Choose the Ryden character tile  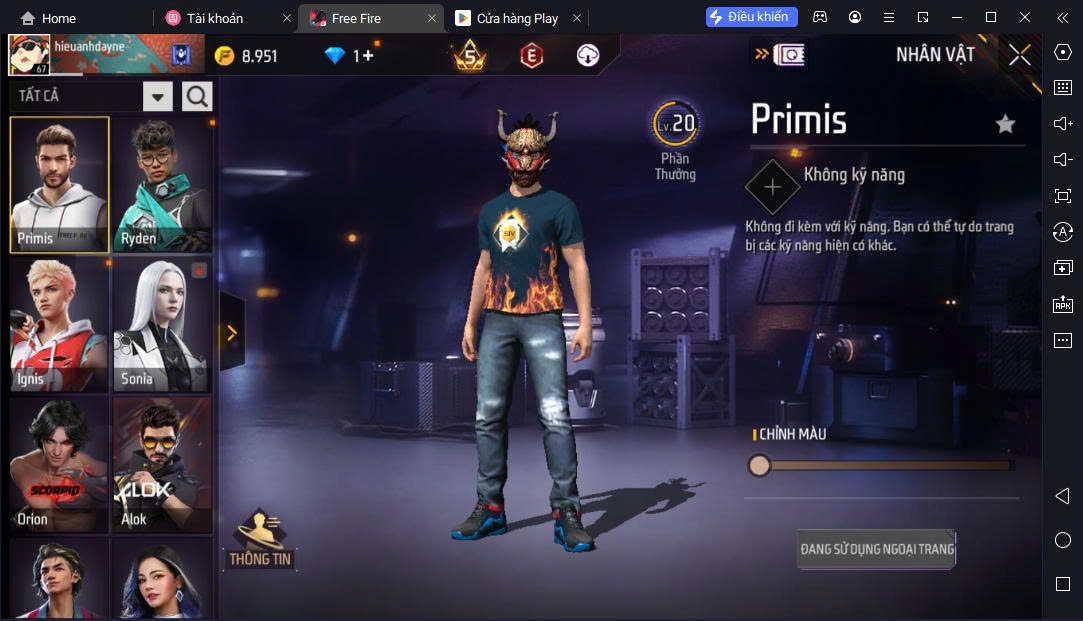161,184
